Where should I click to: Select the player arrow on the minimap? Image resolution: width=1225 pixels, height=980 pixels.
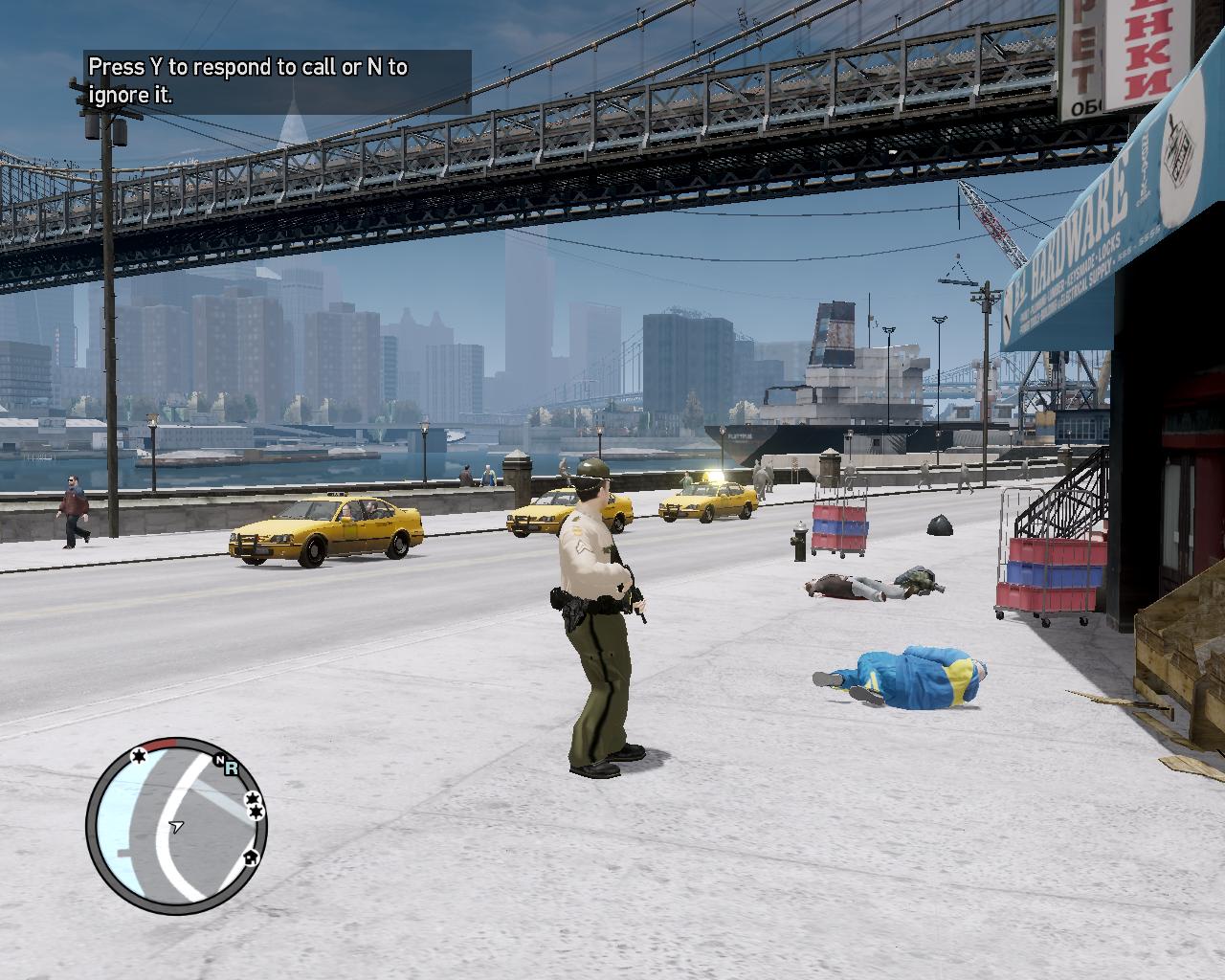pos(175,826)
